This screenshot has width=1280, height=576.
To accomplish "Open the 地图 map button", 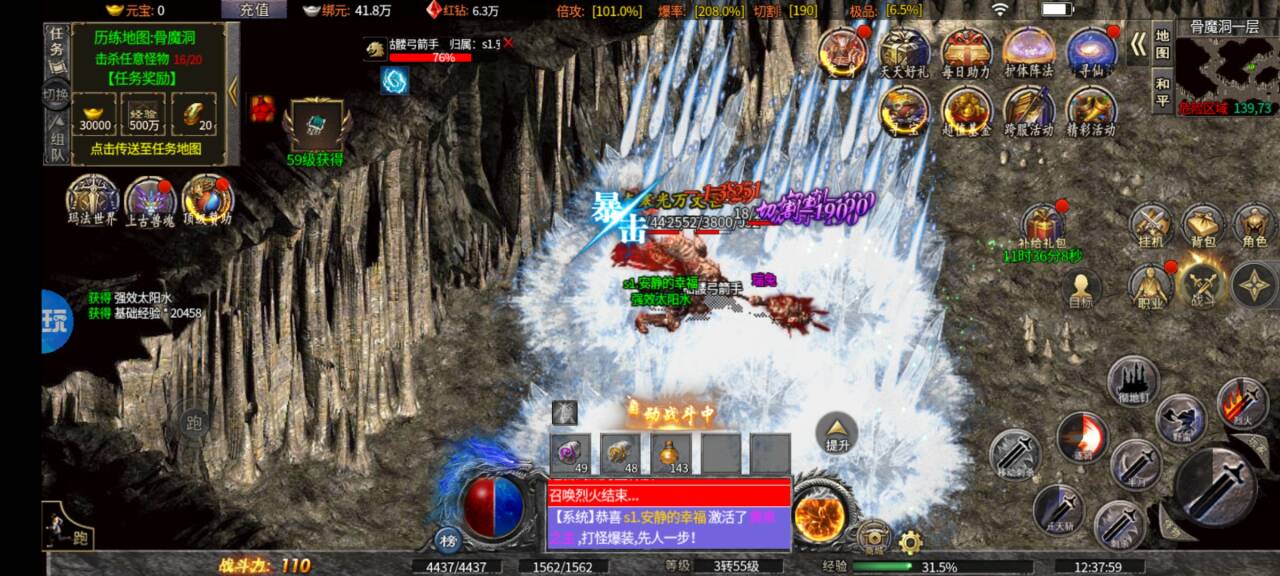I will [x=1162, y=45].
